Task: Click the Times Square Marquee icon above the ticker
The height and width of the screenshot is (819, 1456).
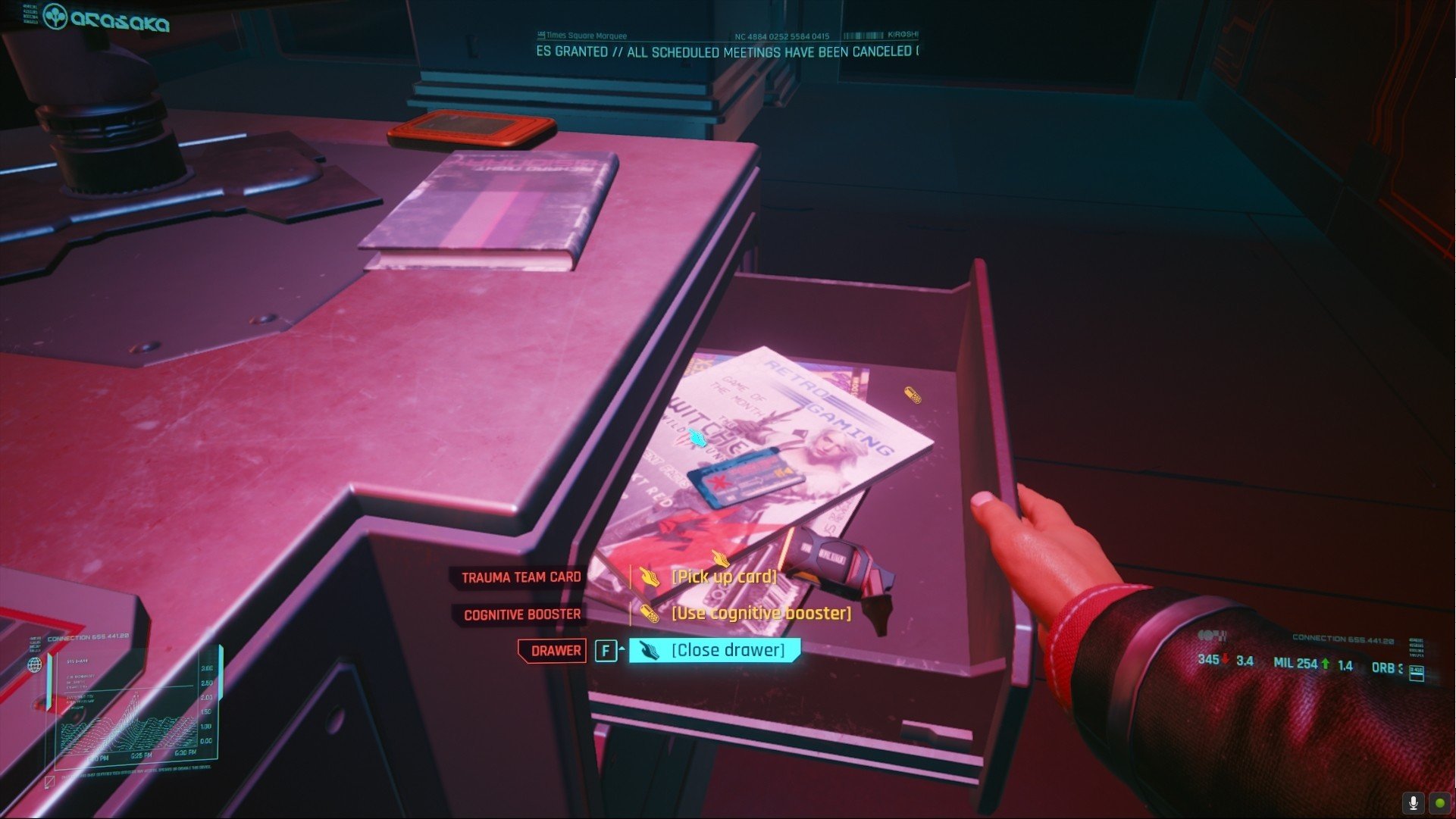Action: (x=540, y=35)
